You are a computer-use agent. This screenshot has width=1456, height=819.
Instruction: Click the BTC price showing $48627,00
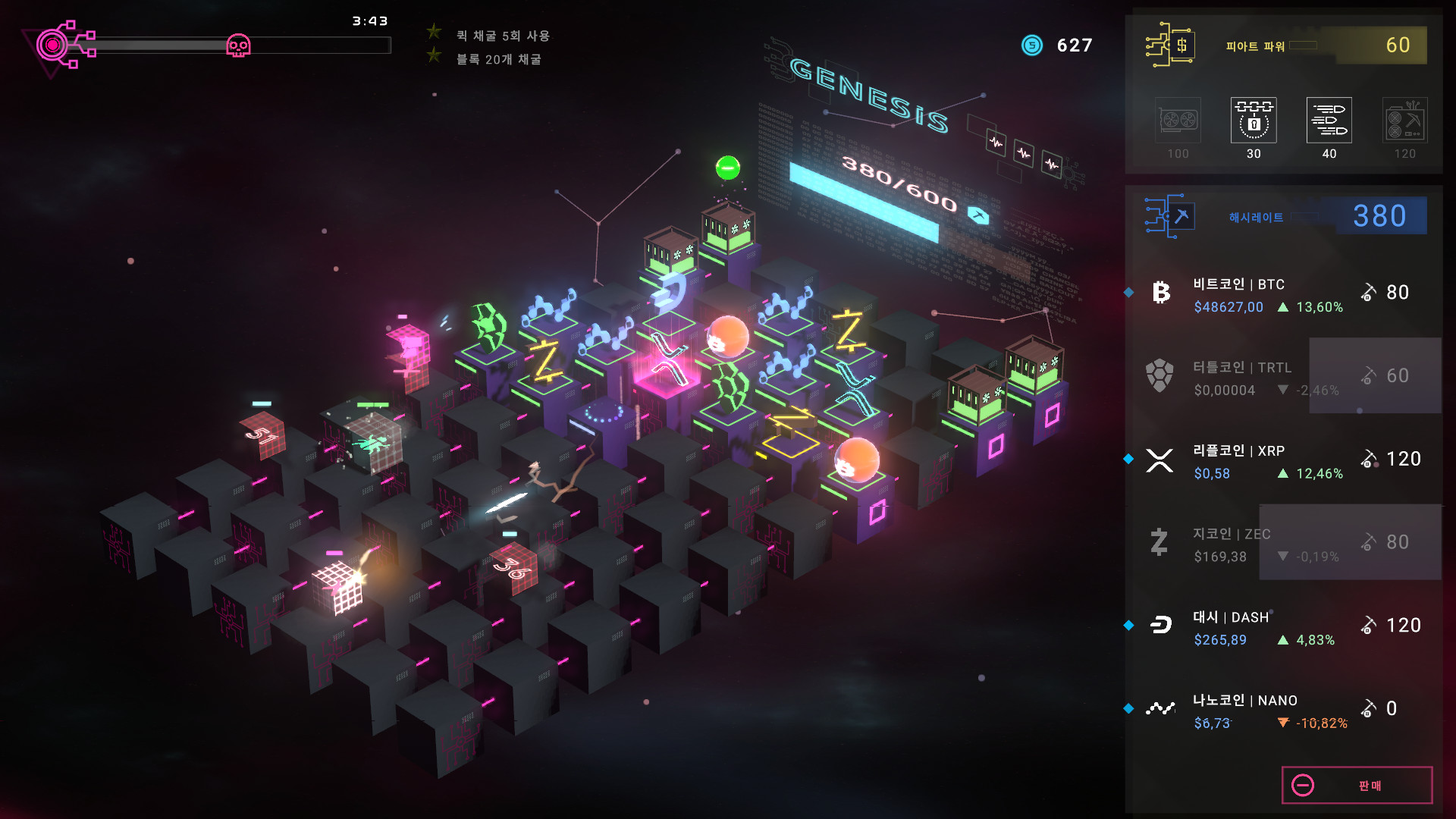click(x=1228, y=307)
